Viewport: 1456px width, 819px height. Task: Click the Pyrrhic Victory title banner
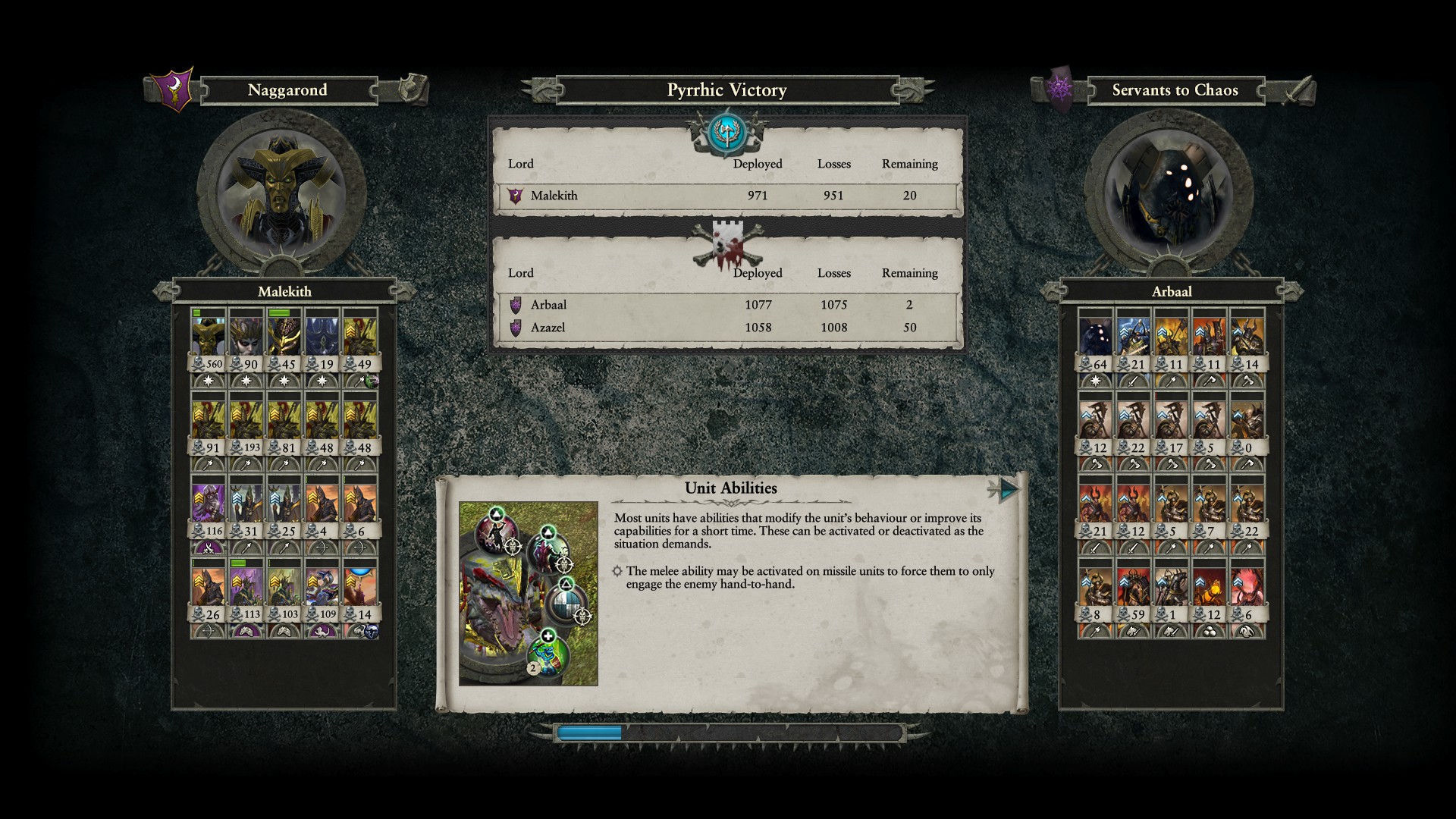pyautogui.click(x=726, y=89)
